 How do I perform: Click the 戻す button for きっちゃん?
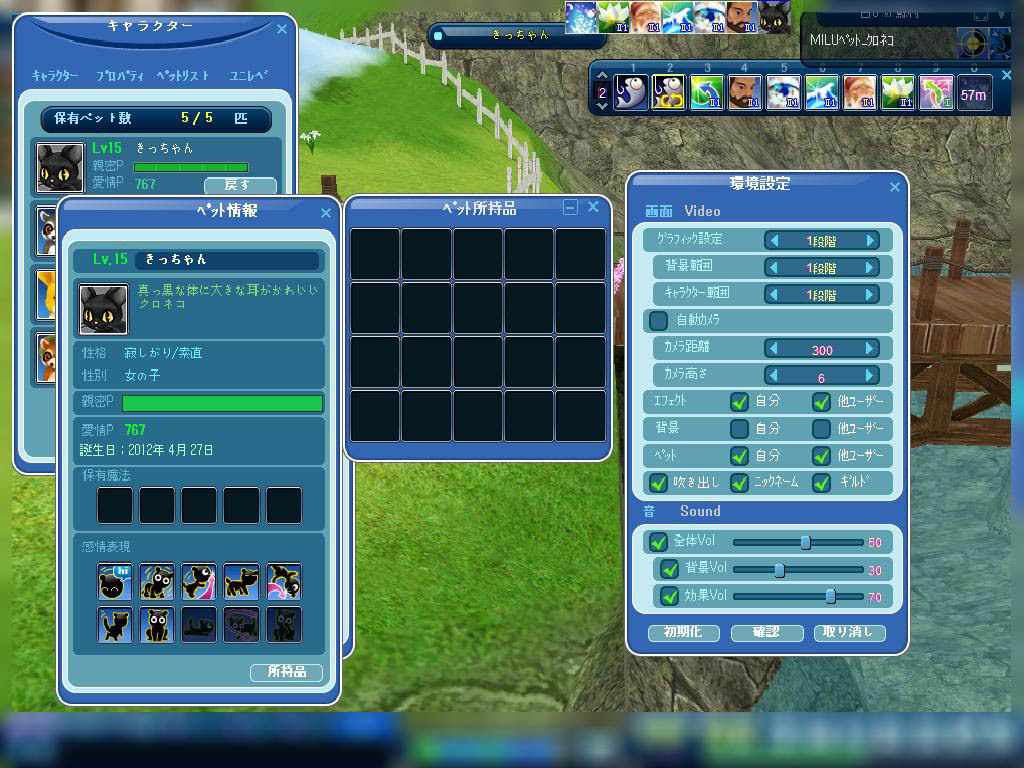pyautogui.click(x=240, y=185)
